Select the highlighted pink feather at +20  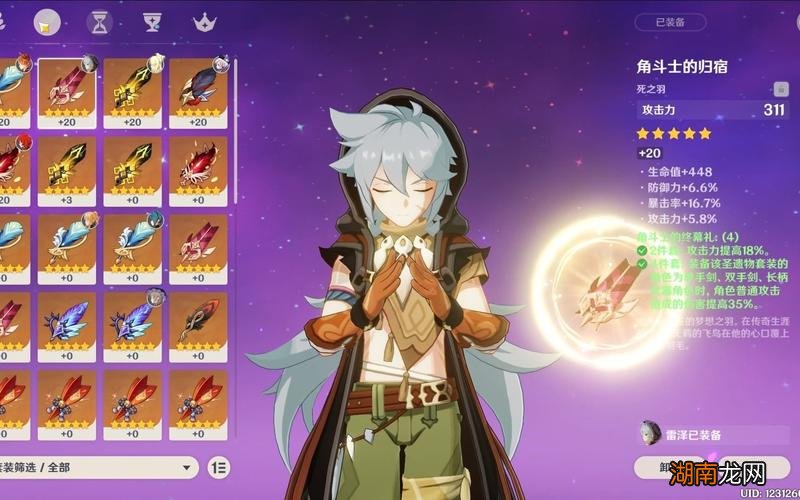pos(67,88)
